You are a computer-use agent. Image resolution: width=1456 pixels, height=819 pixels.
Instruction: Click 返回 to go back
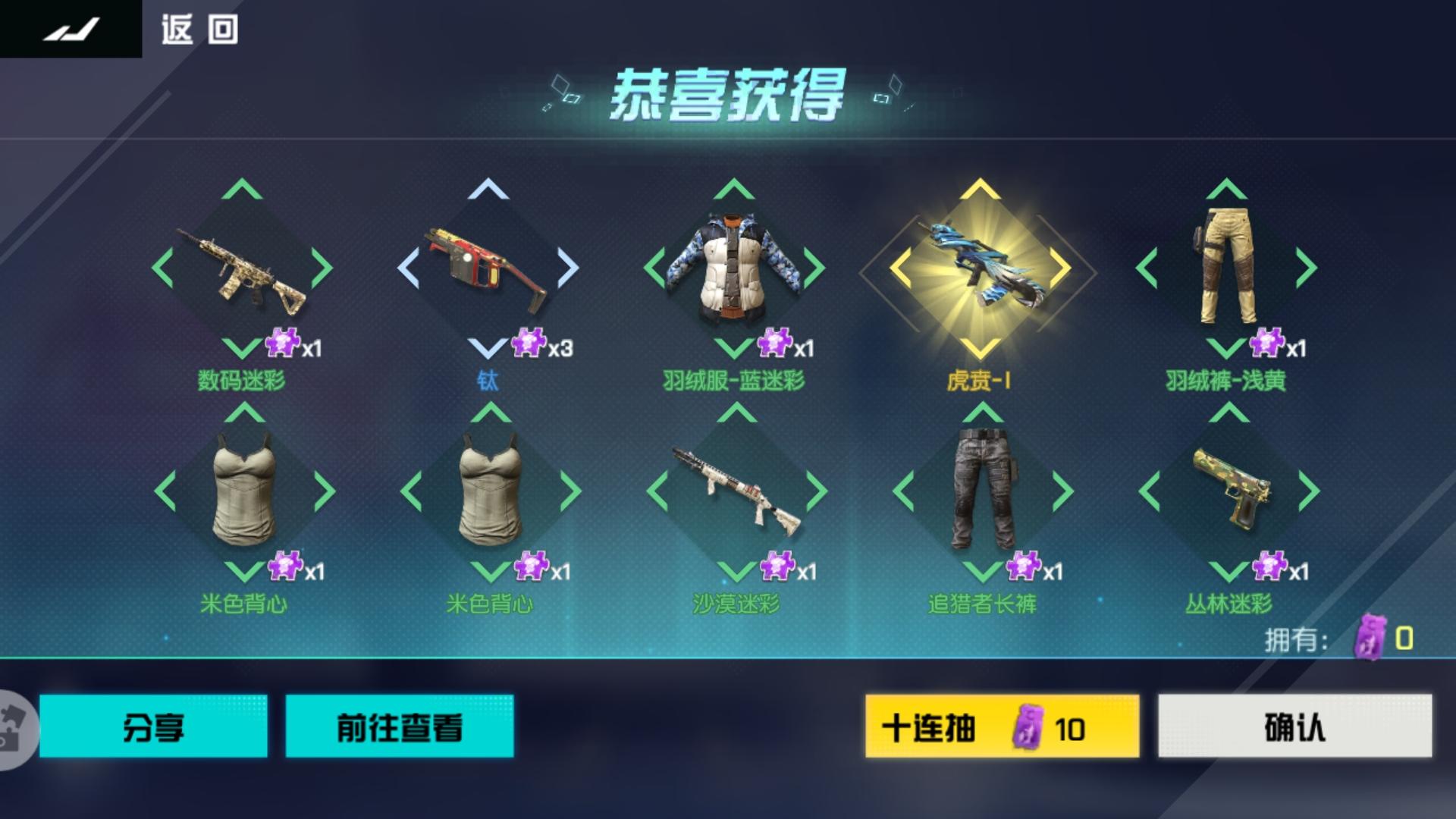[x=197, y=29]
